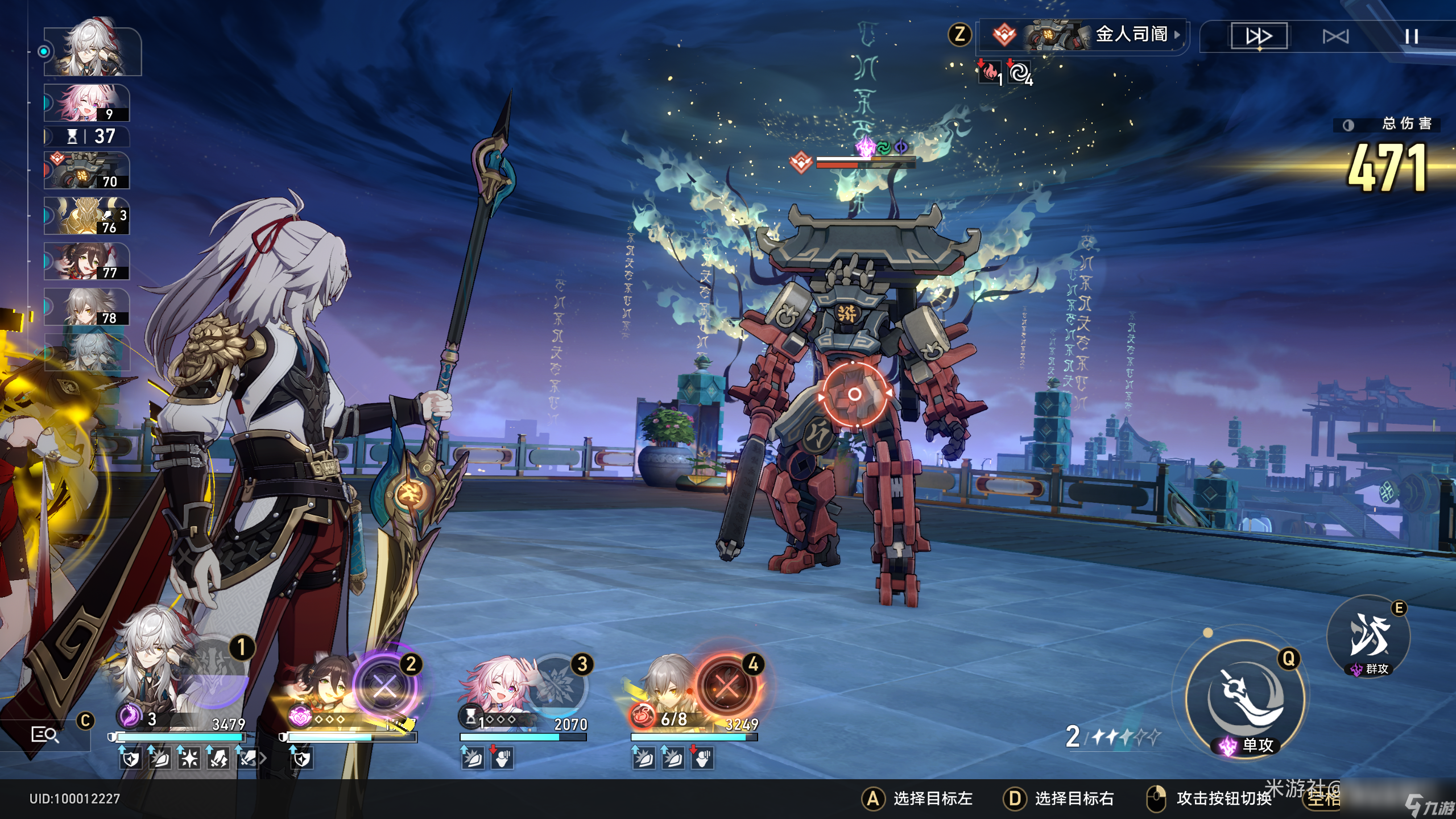Activate the pink-haired girl's ultimate
1456x819 pixels.
coord(556,686)
